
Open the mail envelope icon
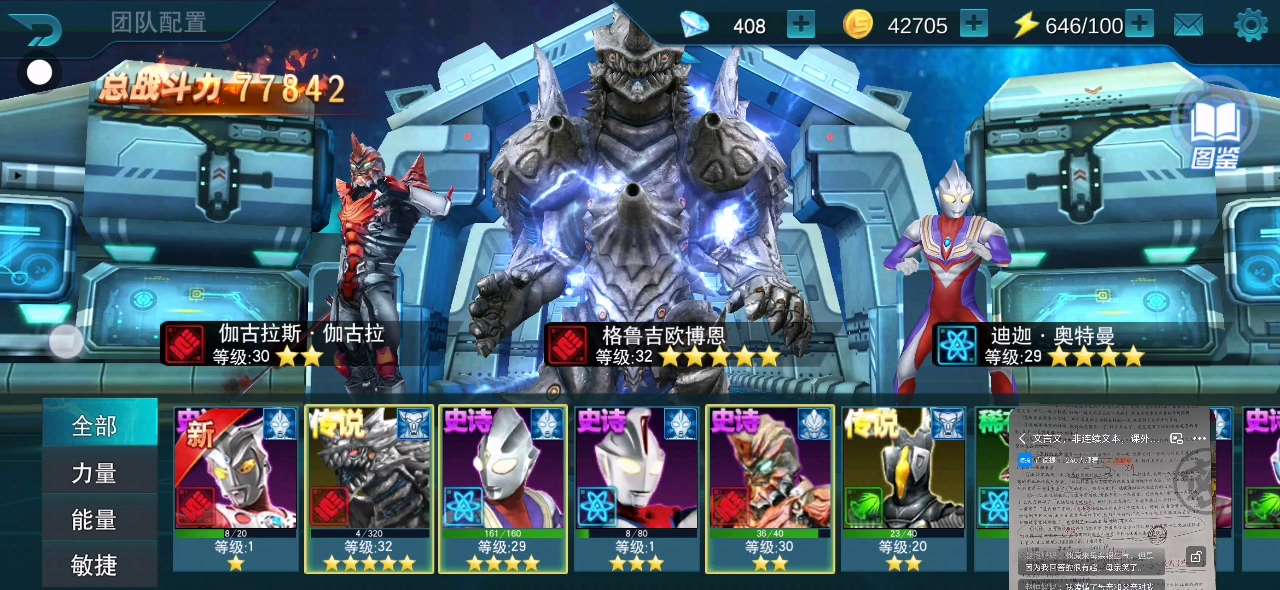coord(1188,25)
